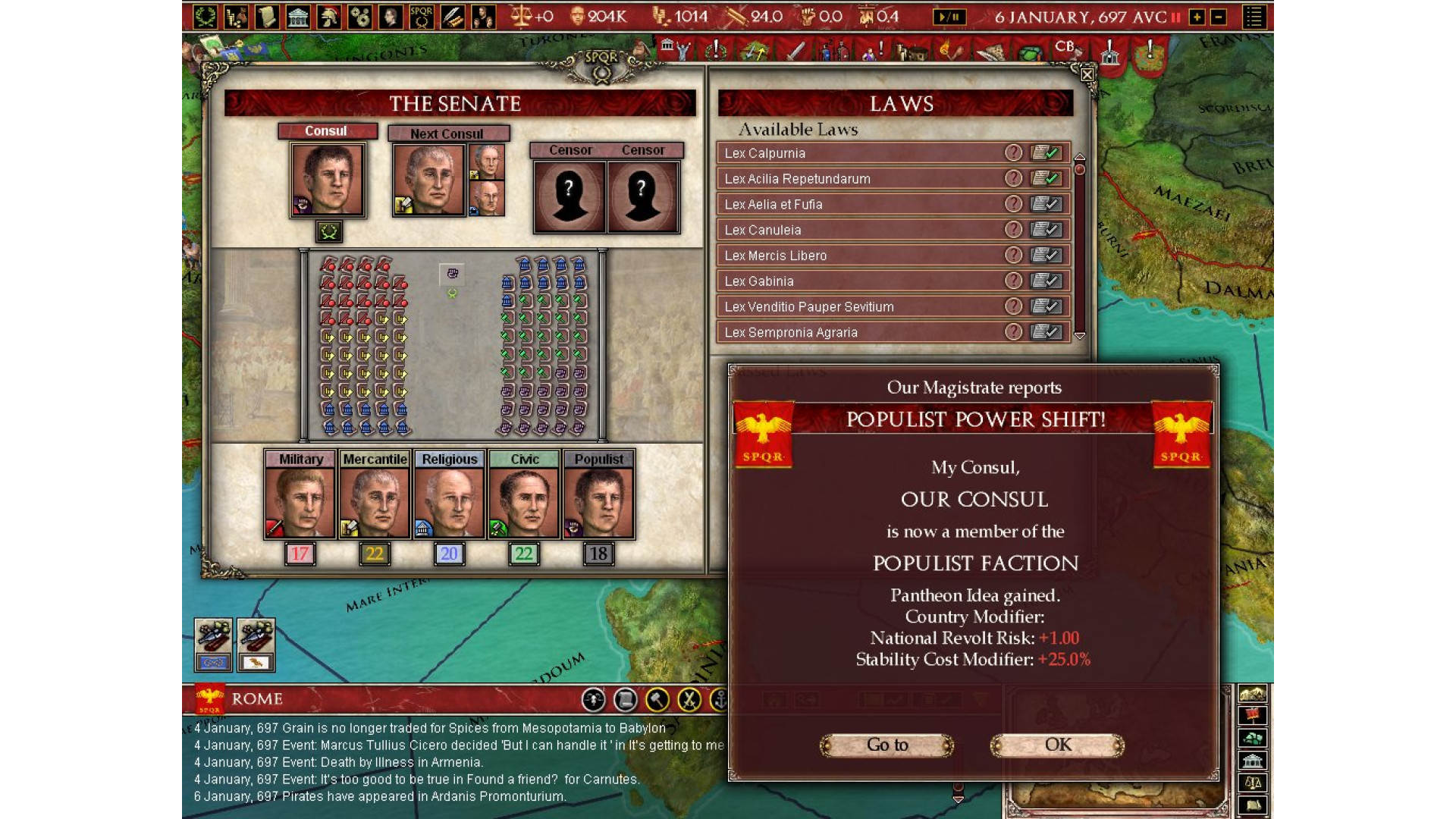Enact Lex Acilia Repetundarum
The height and width of the screenshot is (819, 1456).
(x=1046, y=179)
